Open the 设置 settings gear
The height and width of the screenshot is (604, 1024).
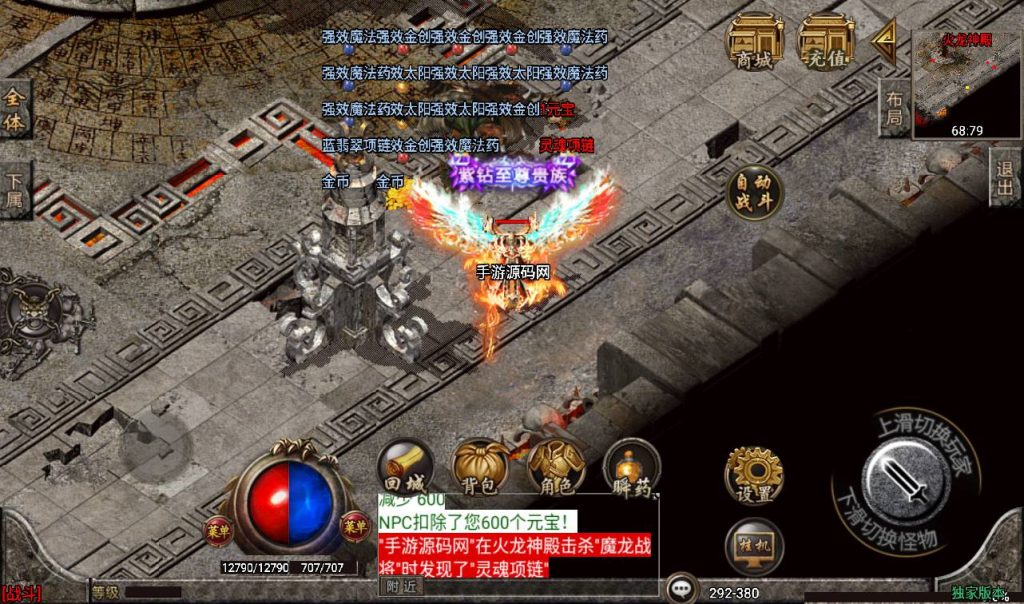(x=754, y=474)
